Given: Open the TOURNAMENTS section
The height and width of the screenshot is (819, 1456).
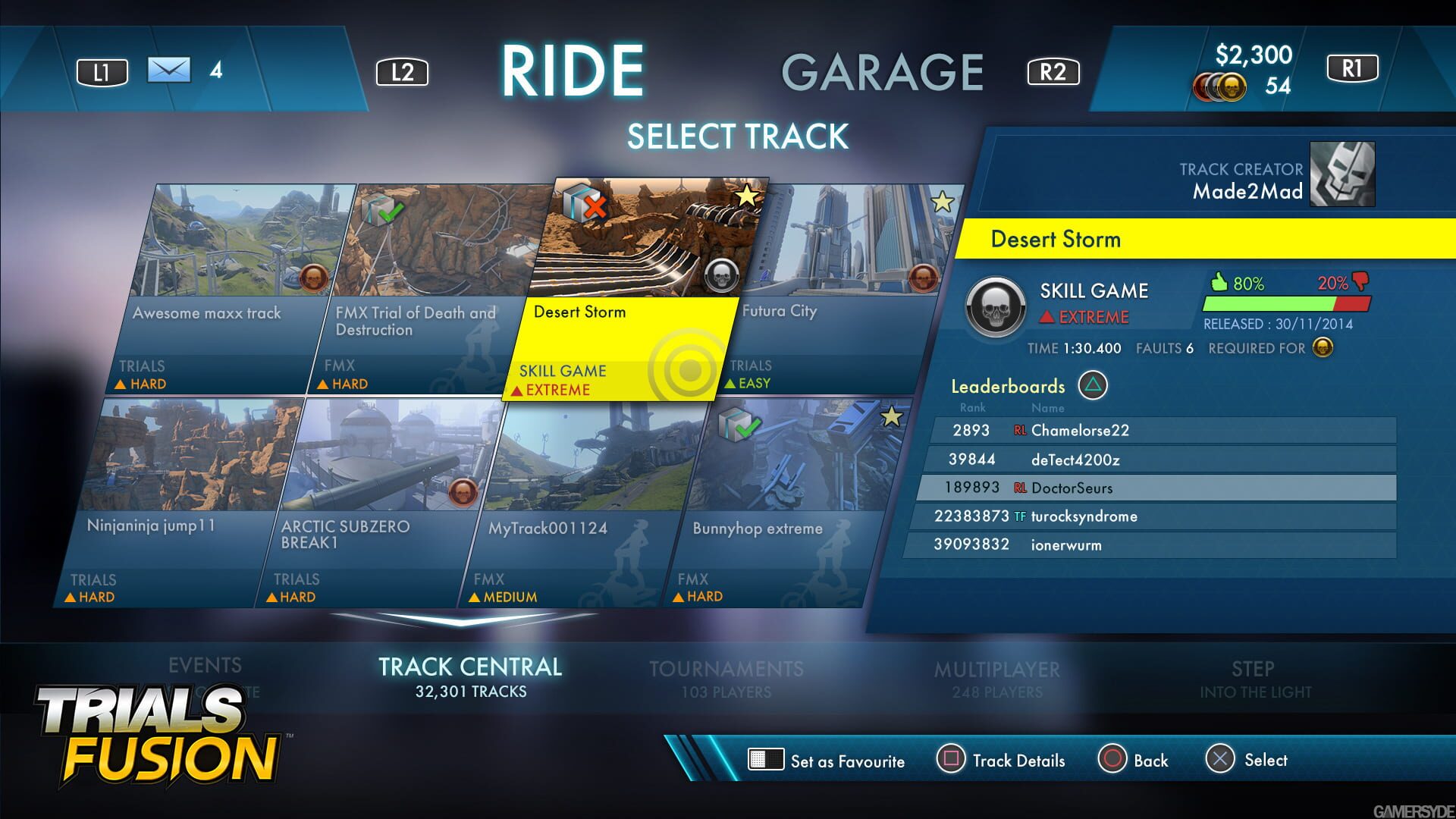Looking at the screenshot, I should tap(727, 670).
